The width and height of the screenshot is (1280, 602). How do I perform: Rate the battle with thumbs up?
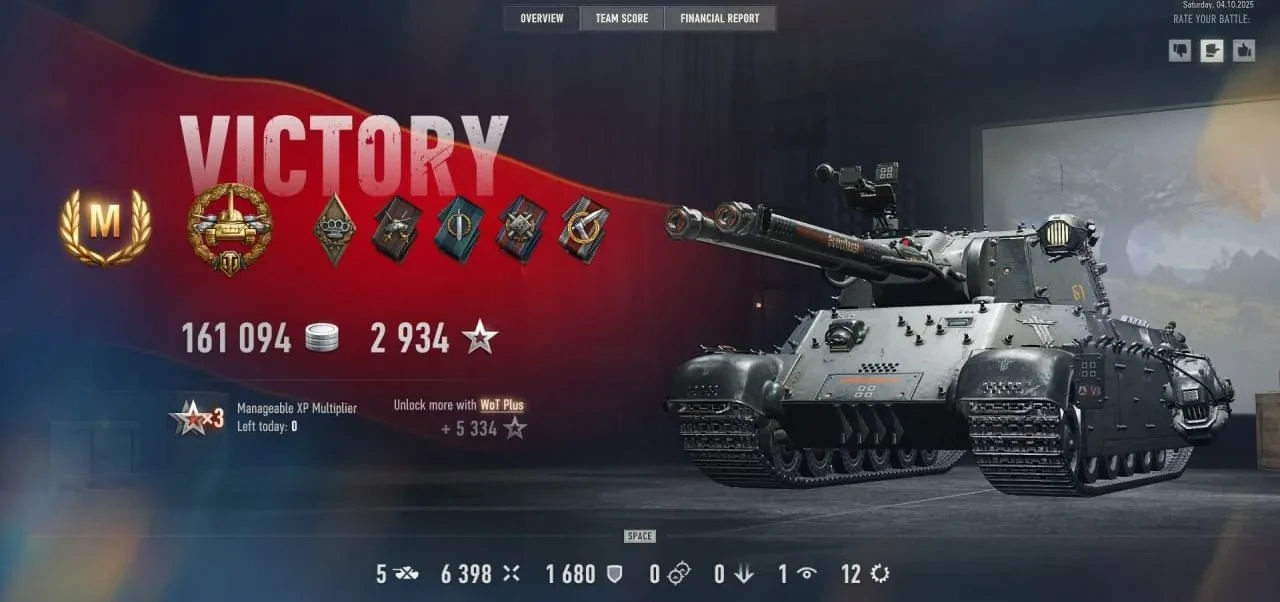click(1243, 50)
